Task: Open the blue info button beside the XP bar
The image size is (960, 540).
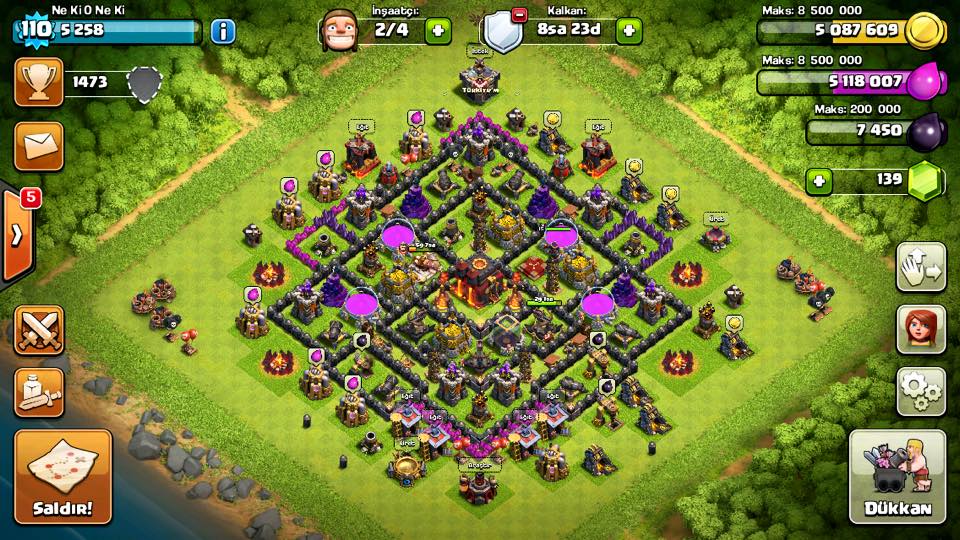Action: [x=222, y=31]
